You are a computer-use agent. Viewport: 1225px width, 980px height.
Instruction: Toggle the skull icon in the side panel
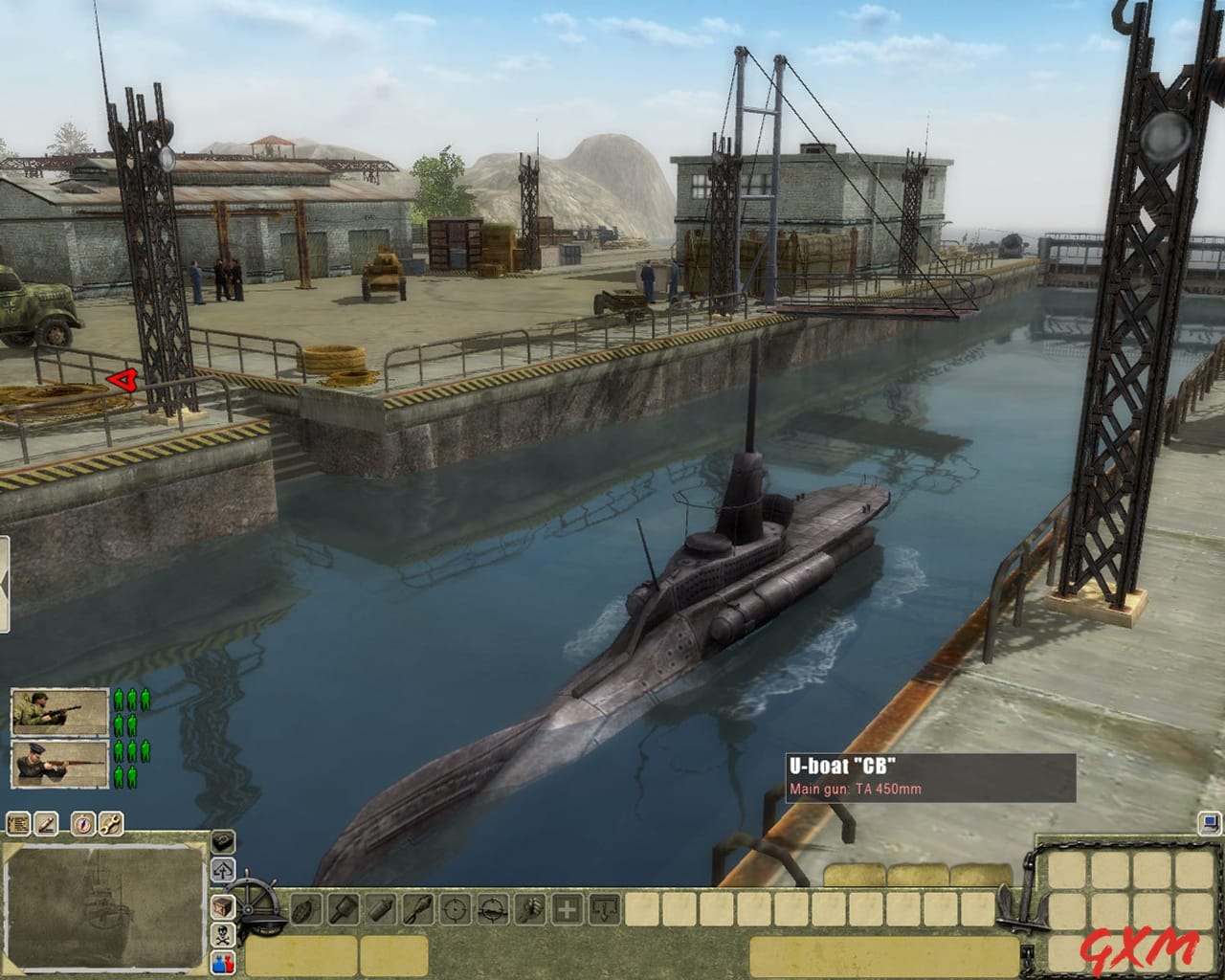(222, 937)
